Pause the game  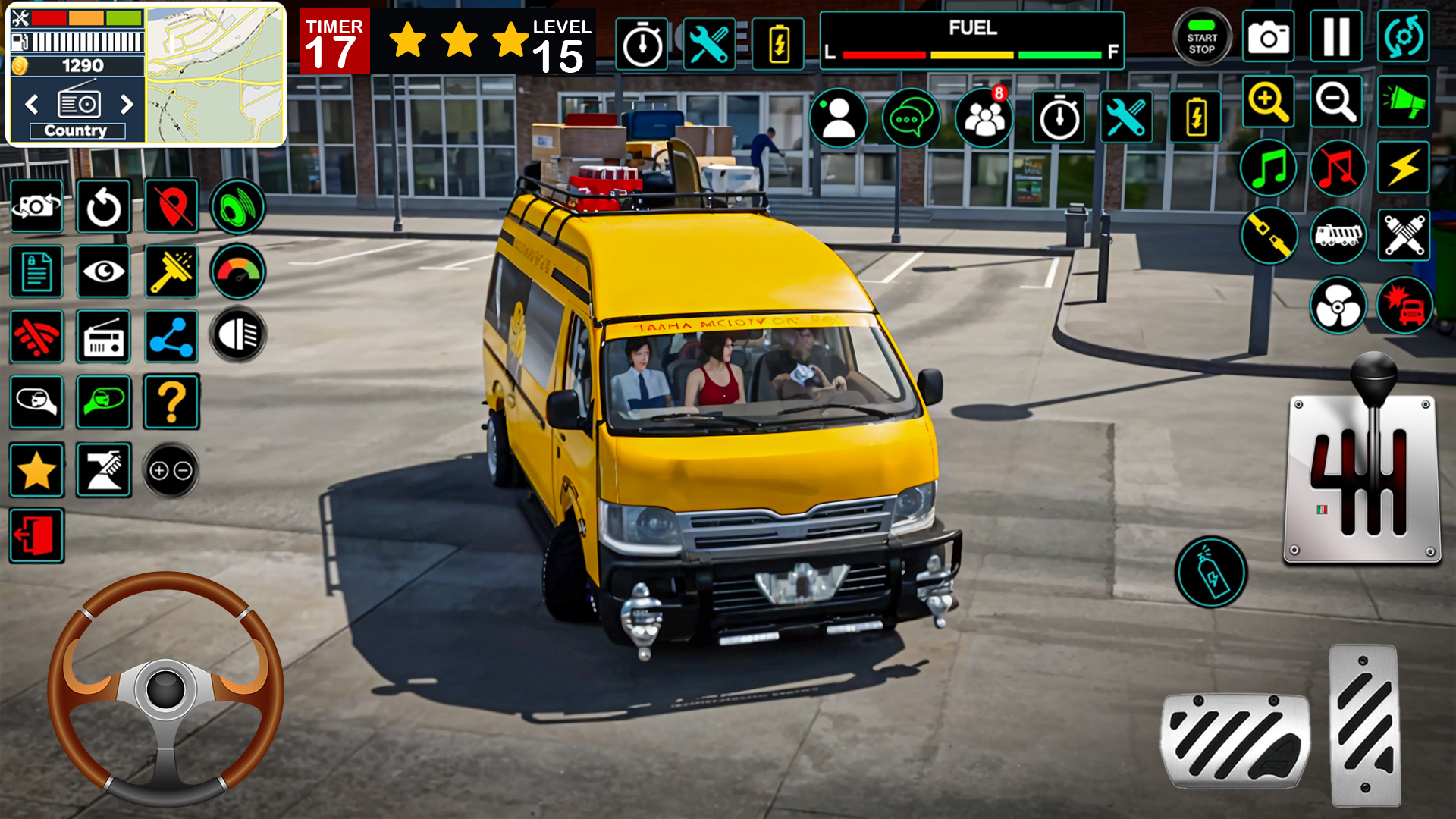tap(1335, 36)
